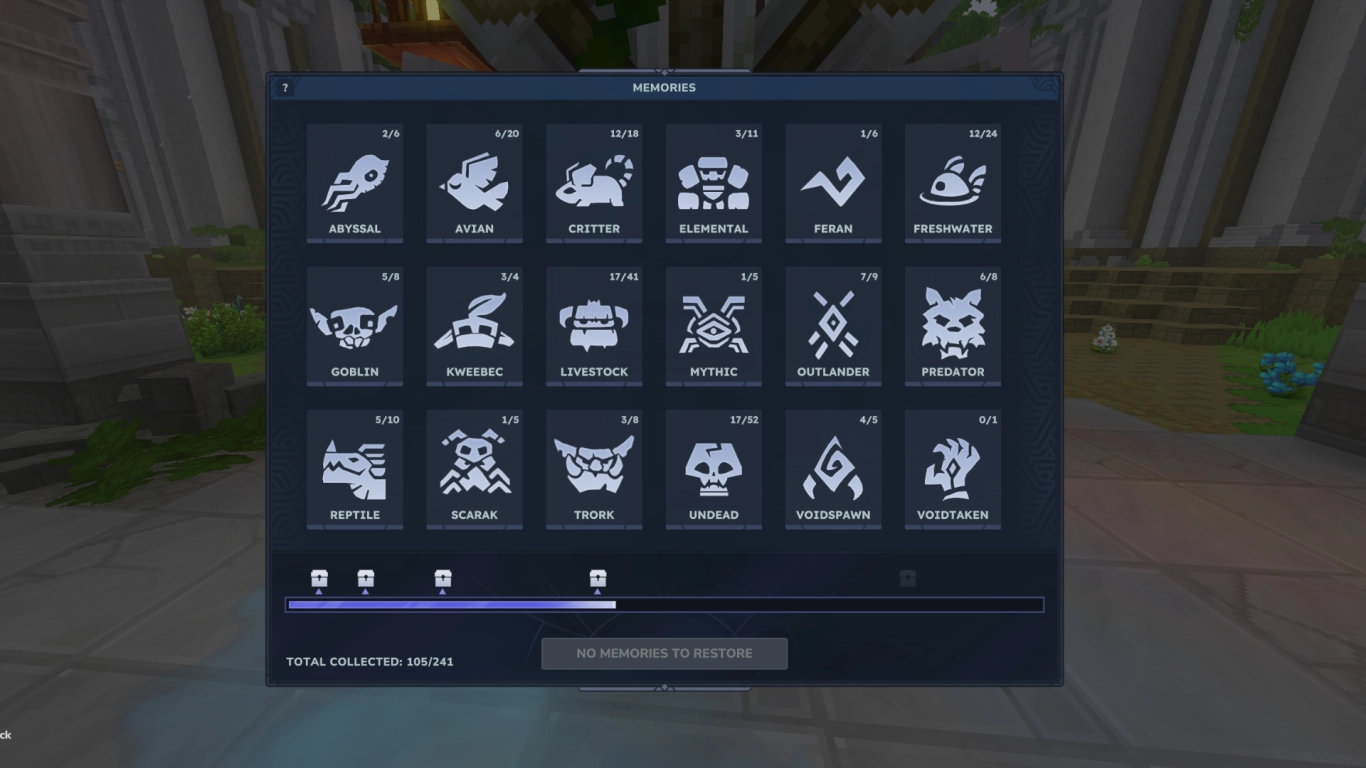The image size is (1366, 768).
Task: Open the Scarak category
Action: 474,469
